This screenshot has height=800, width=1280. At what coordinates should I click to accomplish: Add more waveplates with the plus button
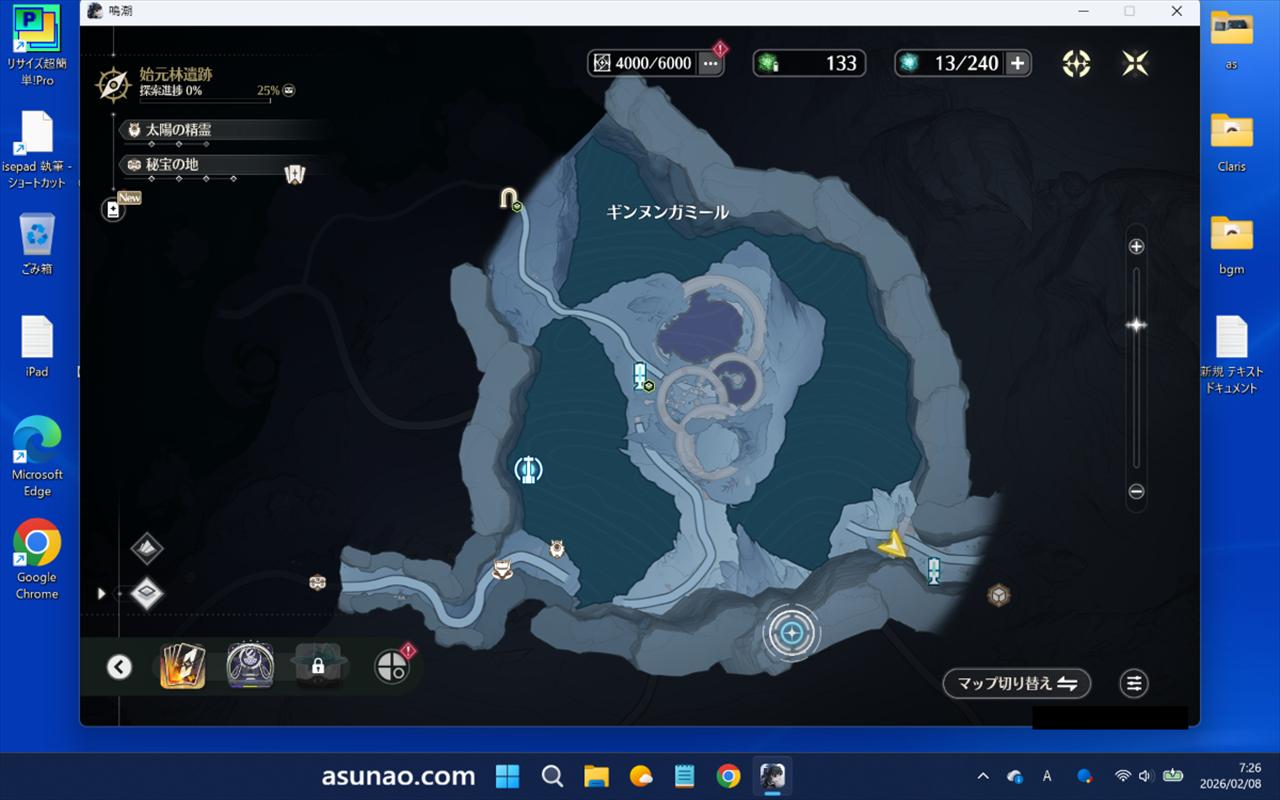point(1017,63)
